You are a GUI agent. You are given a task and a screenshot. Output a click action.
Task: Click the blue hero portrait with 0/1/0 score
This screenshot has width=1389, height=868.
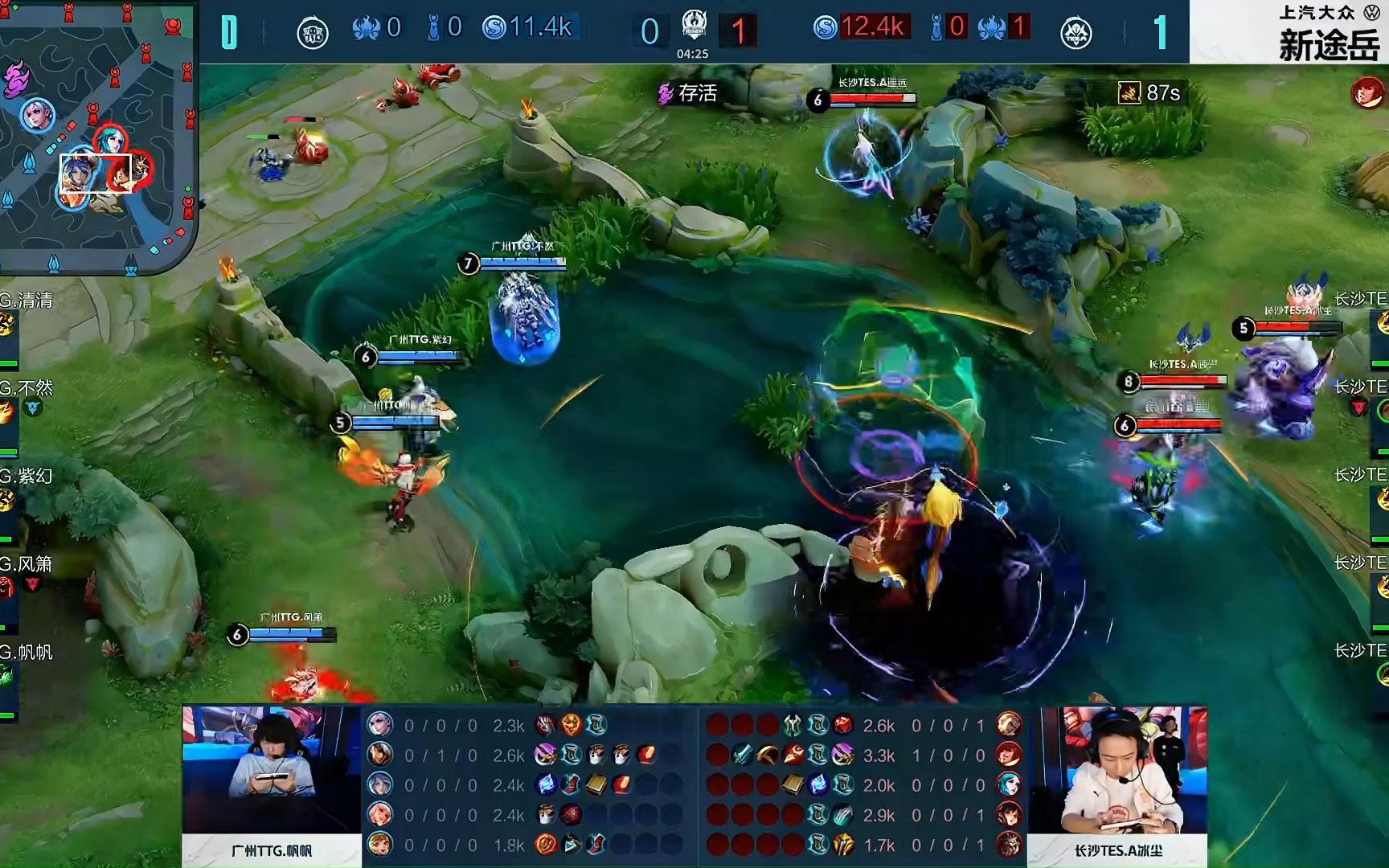click(x=379, y=755)
